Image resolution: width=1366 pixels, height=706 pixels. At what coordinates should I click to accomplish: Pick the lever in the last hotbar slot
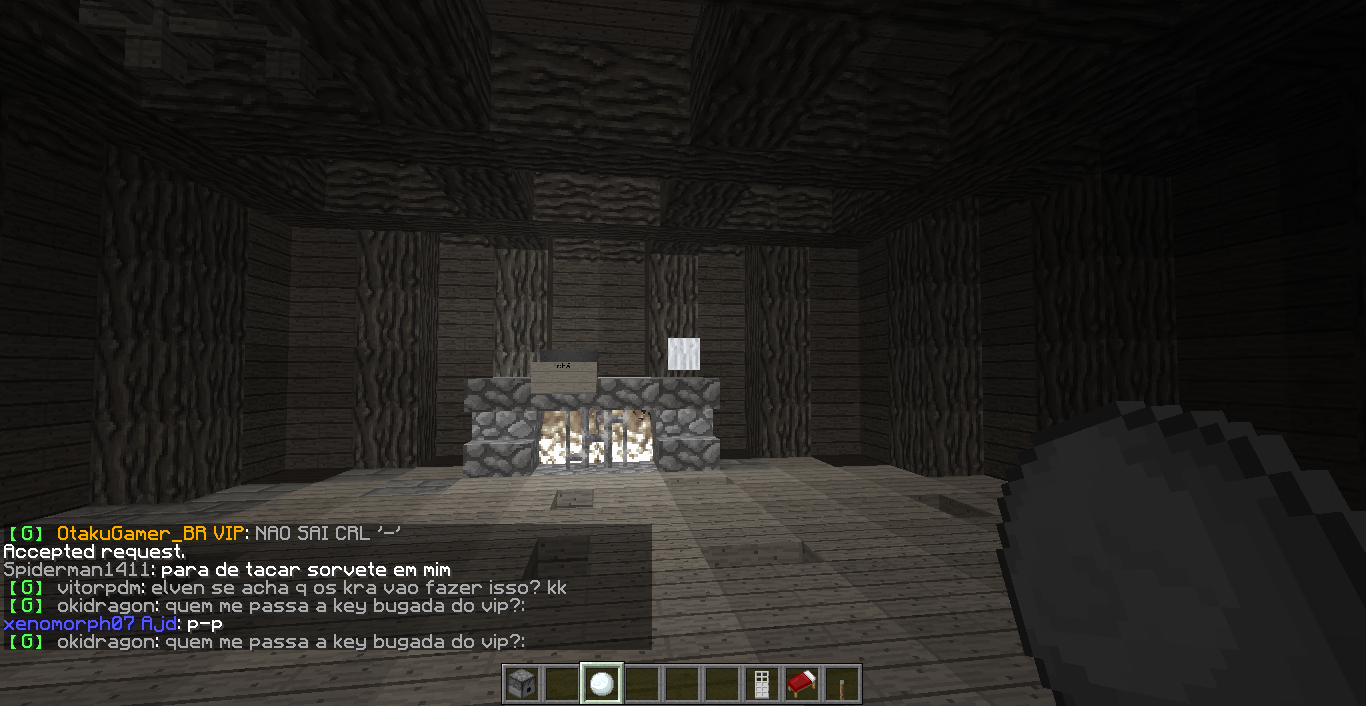(842, 684)
